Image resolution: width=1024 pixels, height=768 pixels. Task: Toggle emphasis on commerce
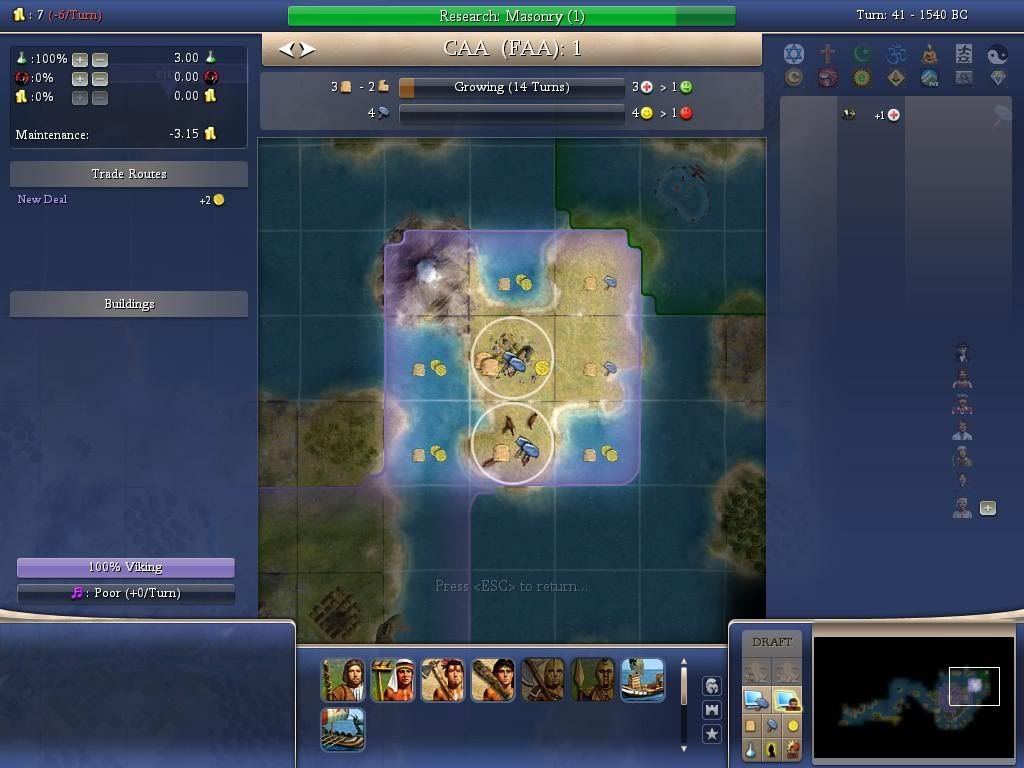[793, 725]
